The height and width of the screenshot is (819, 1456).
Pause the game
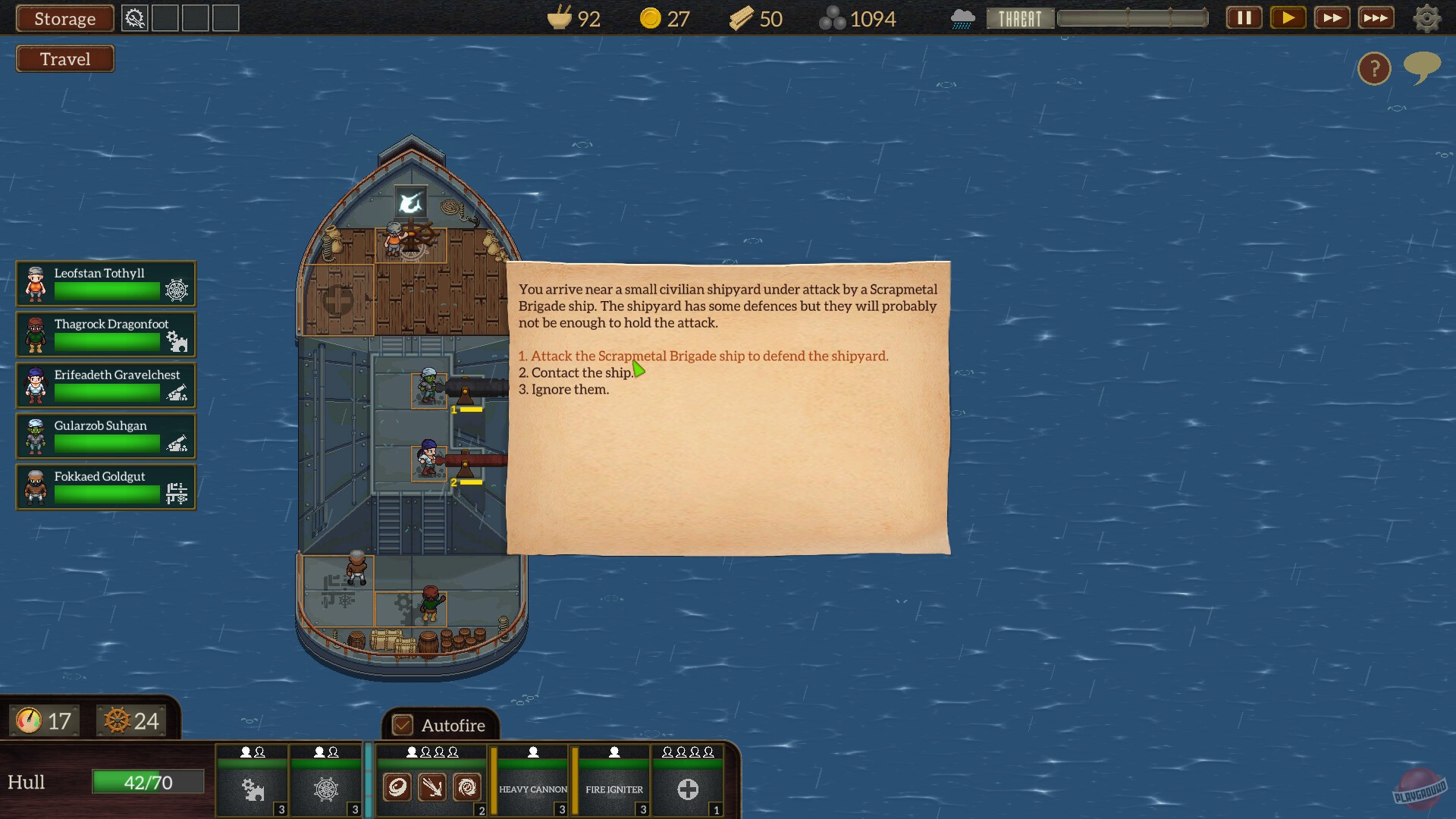coord(1243,17)
